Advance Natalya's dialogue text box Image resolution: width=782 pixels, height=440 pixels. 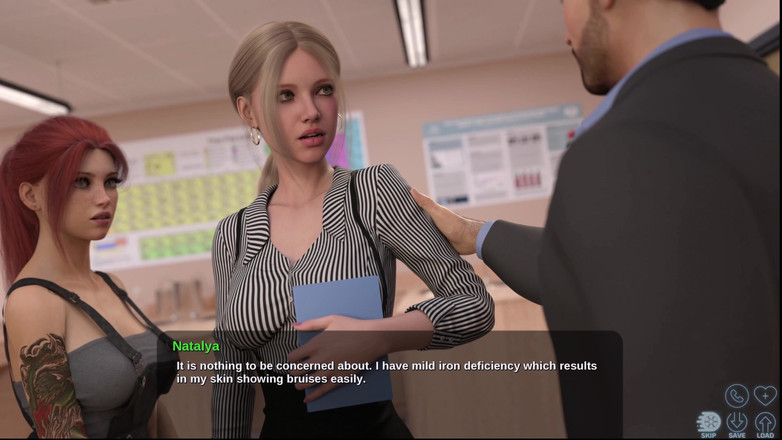390,373
